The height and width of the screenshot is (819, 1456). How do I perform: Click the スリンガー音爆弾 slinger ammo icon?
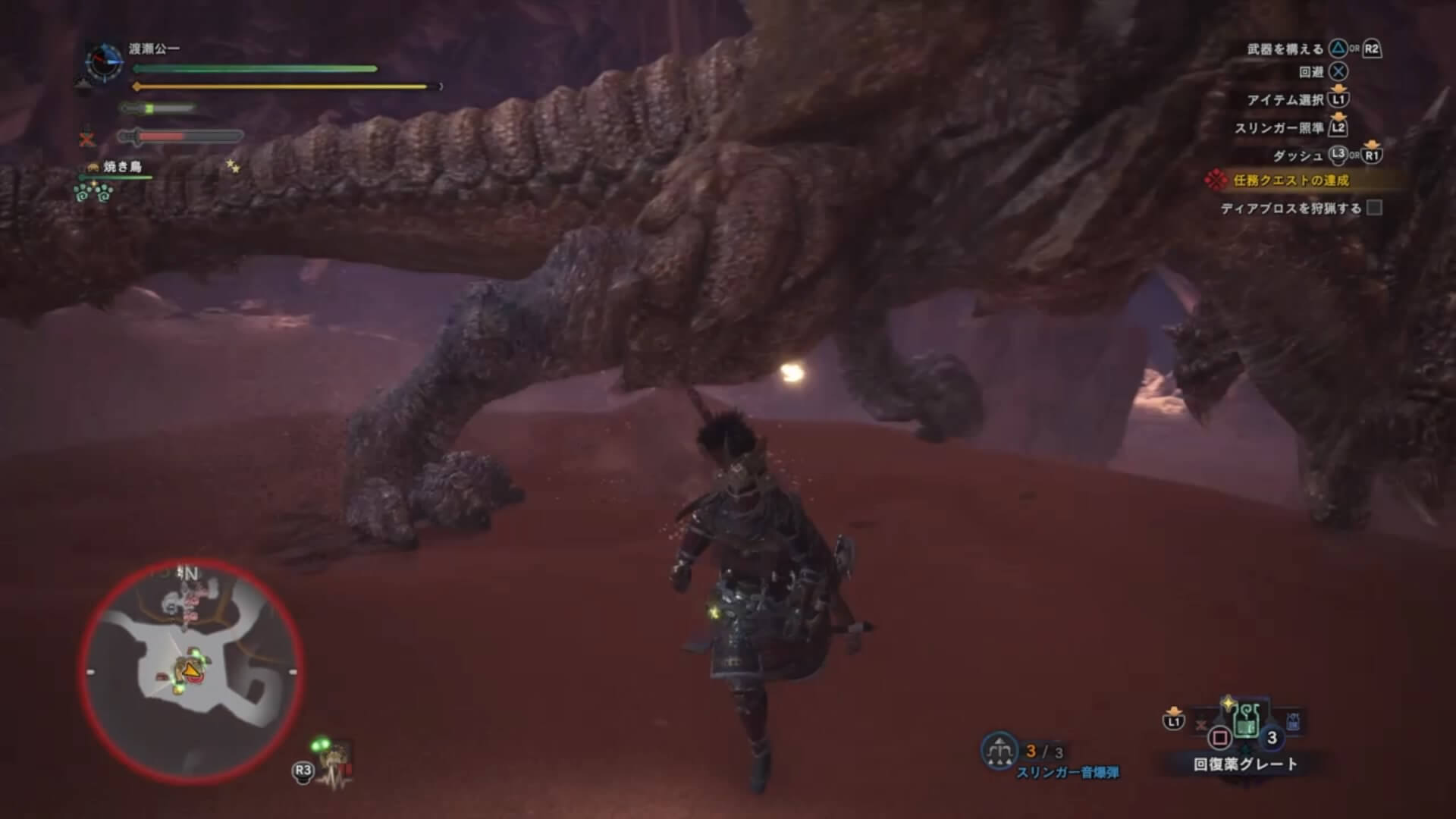coord(999,751)
